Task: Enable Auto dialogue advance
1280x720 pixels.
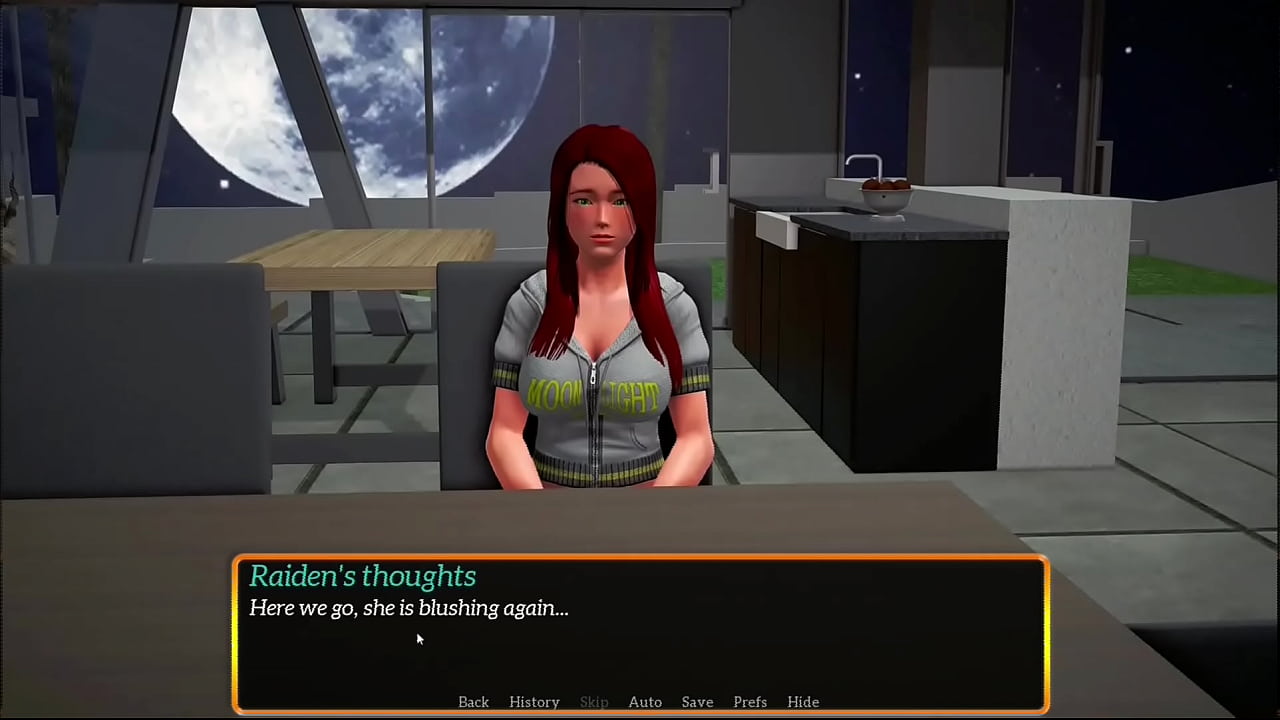Action: 645,702
